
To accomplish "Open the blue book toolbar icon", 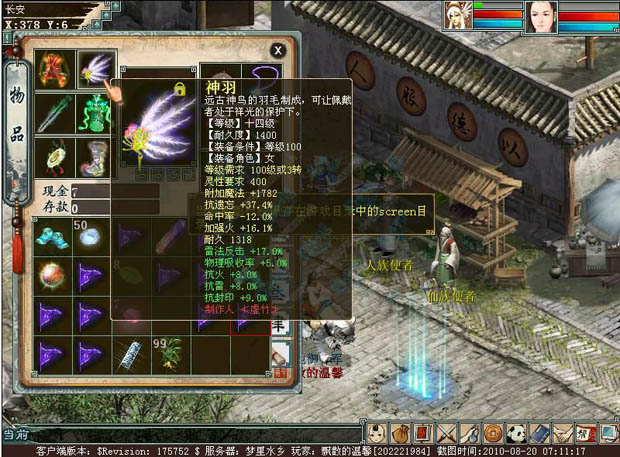I will 540,434.
